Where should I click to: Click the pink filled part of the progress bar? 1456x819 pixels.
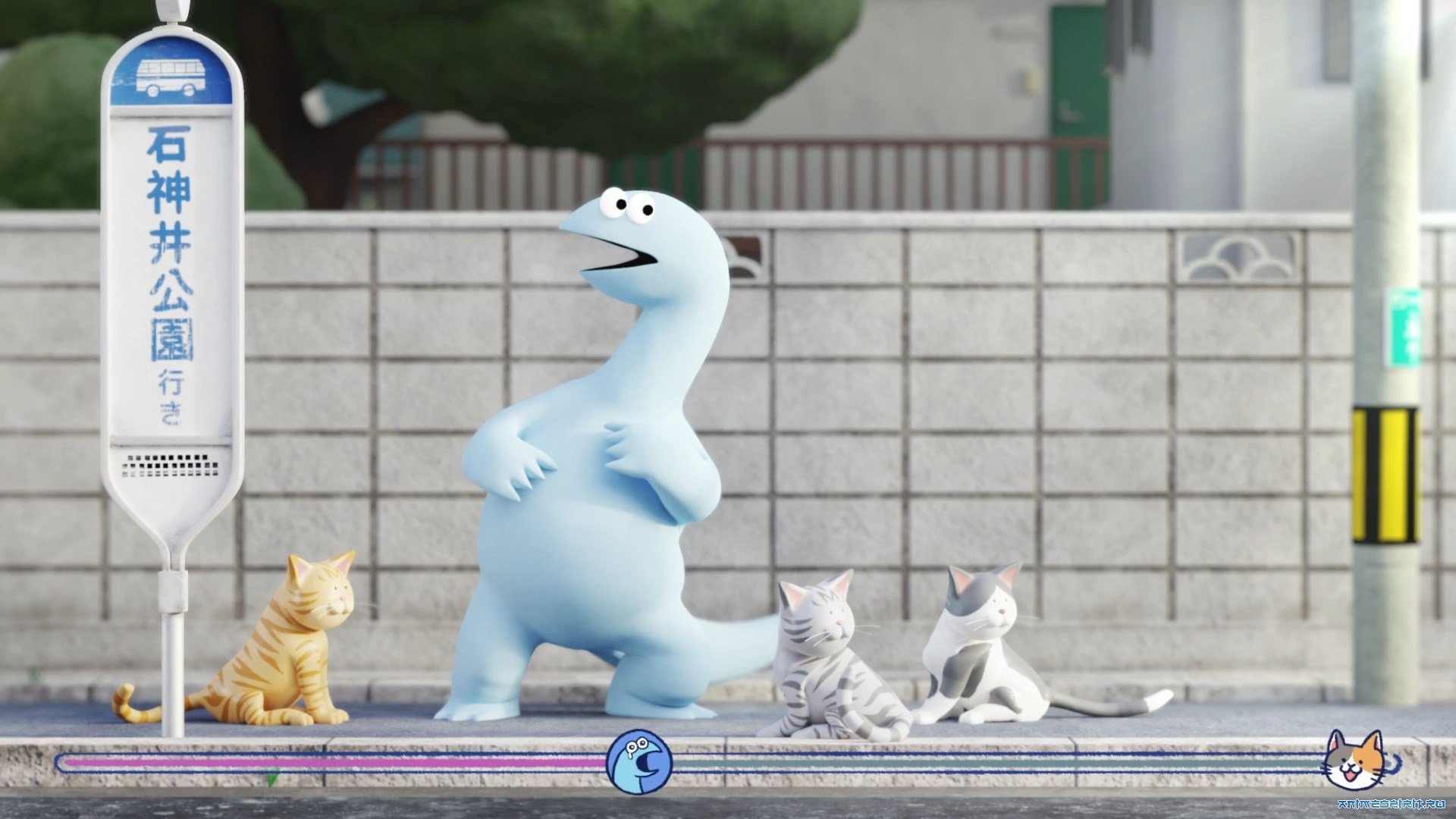[x=334, y=762]
